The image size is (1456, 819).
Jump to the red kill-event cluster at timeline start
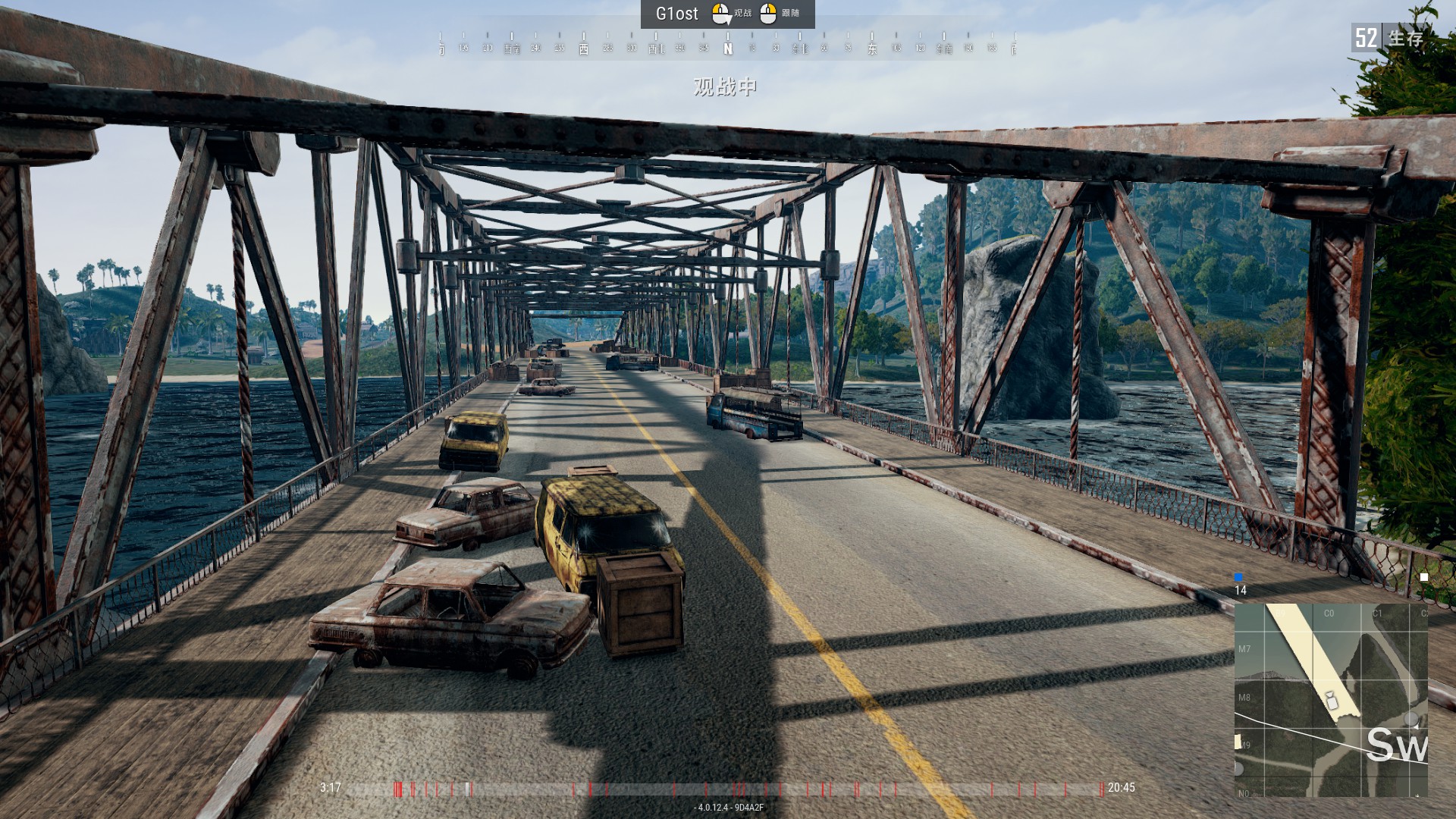point(398,789)
